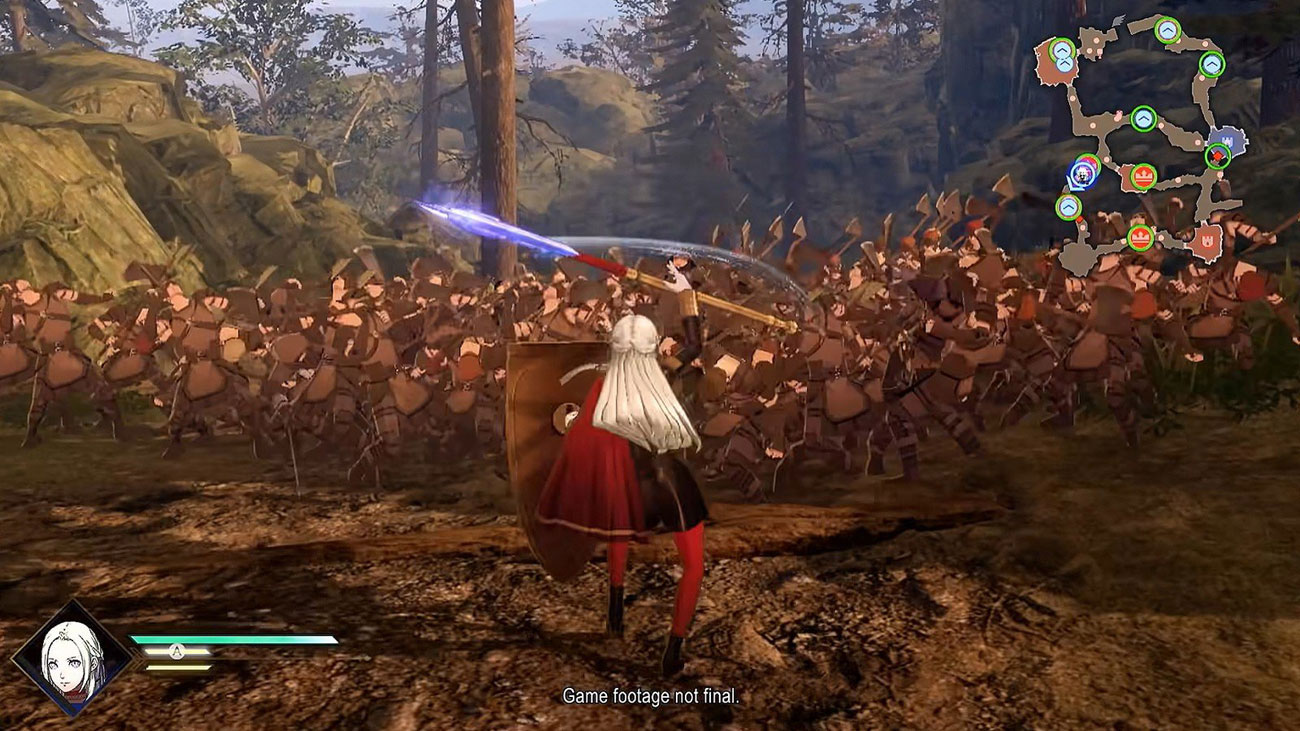Select the chevron stronghold icon near minimap bottom-left

pyautogui.click(x=1068, y=207)
